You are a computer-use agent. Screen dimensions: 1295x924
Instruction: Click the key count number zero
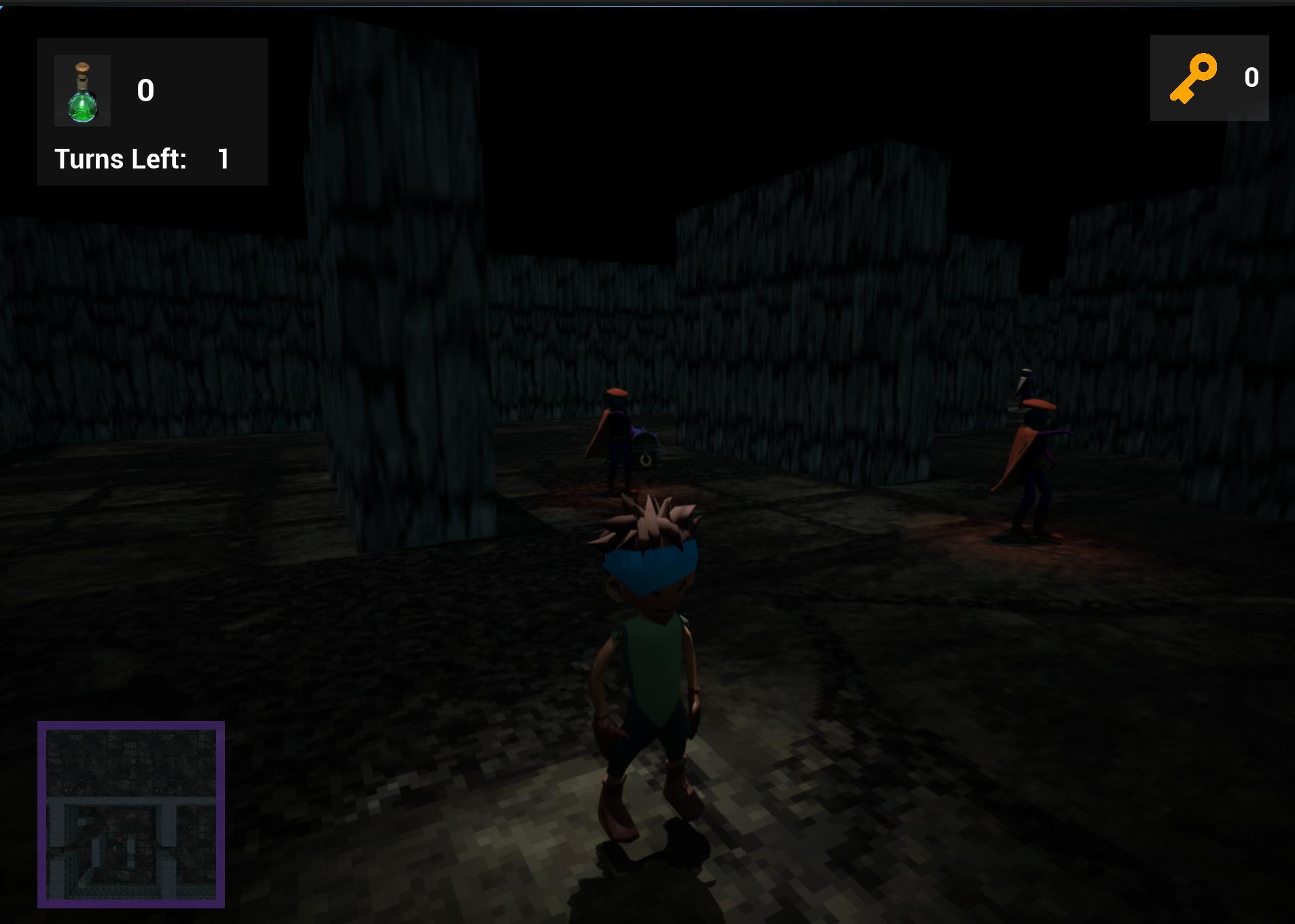(x=1252, y=77)
